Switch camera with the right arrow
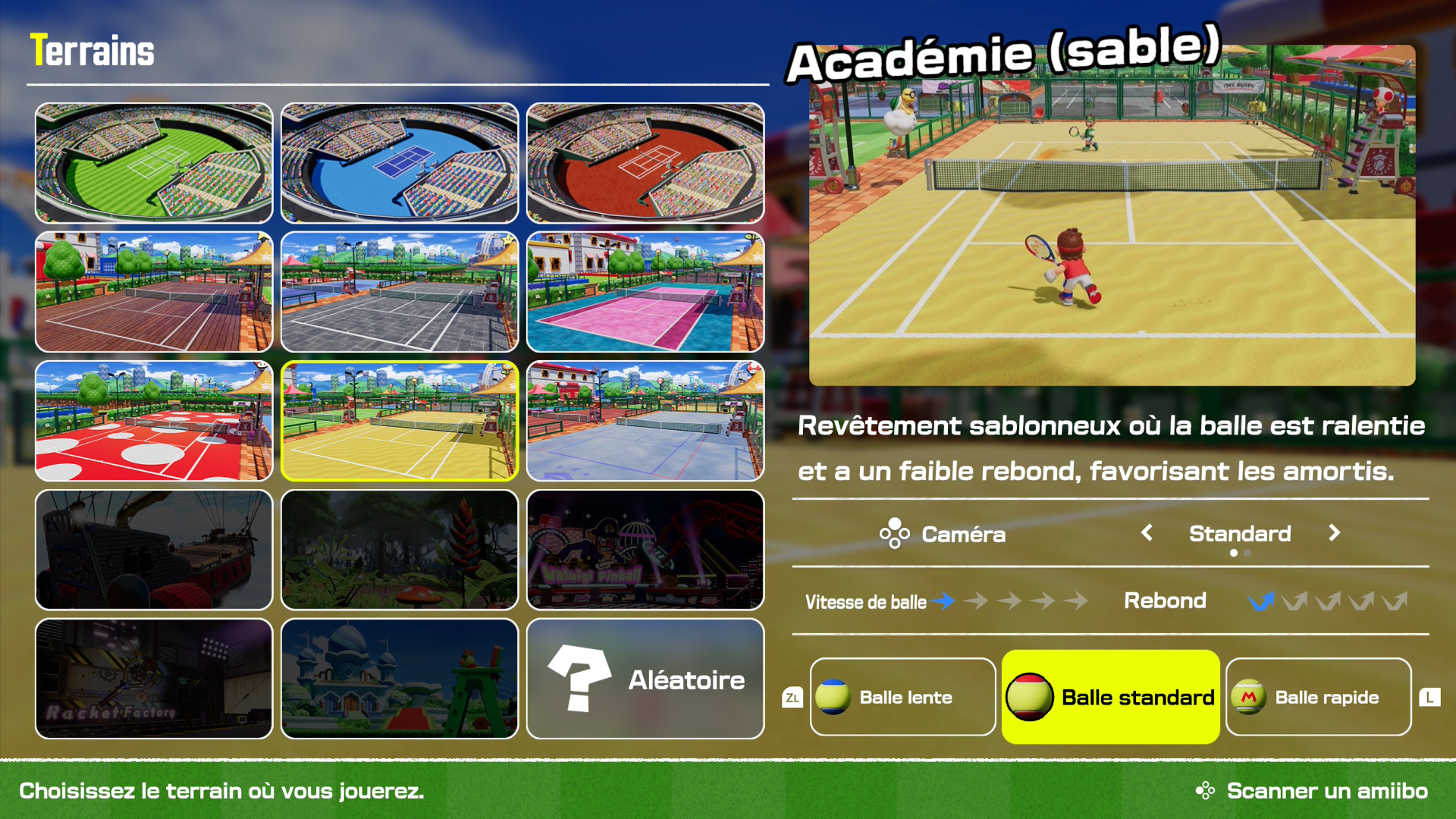This screenshot has height=819, width=1456. click(1334, 533)
